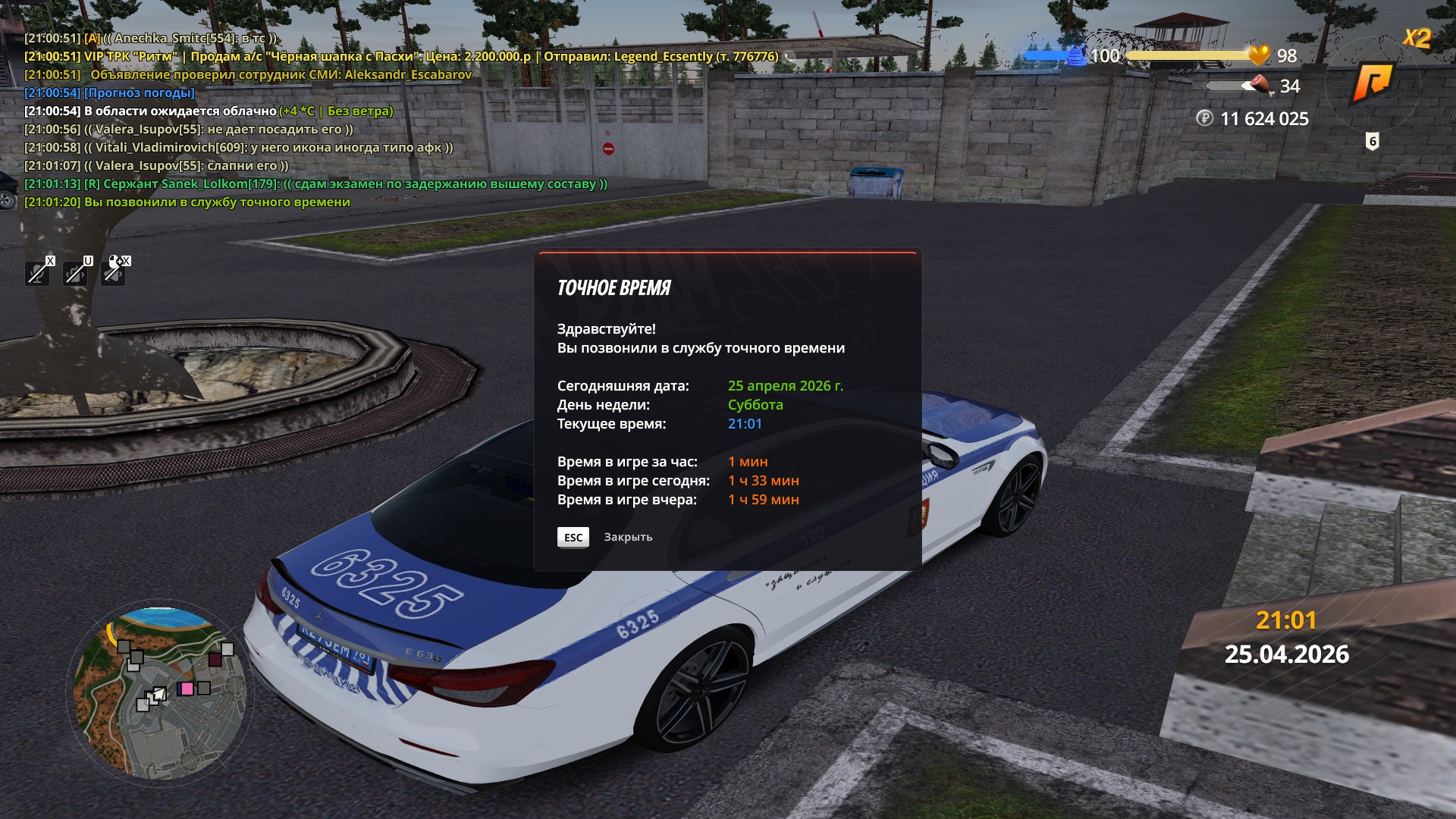This screenshot has height=819, width=1456.
Task: Toggle the crossed-out megaphone icon
Action: coord(113,273)
